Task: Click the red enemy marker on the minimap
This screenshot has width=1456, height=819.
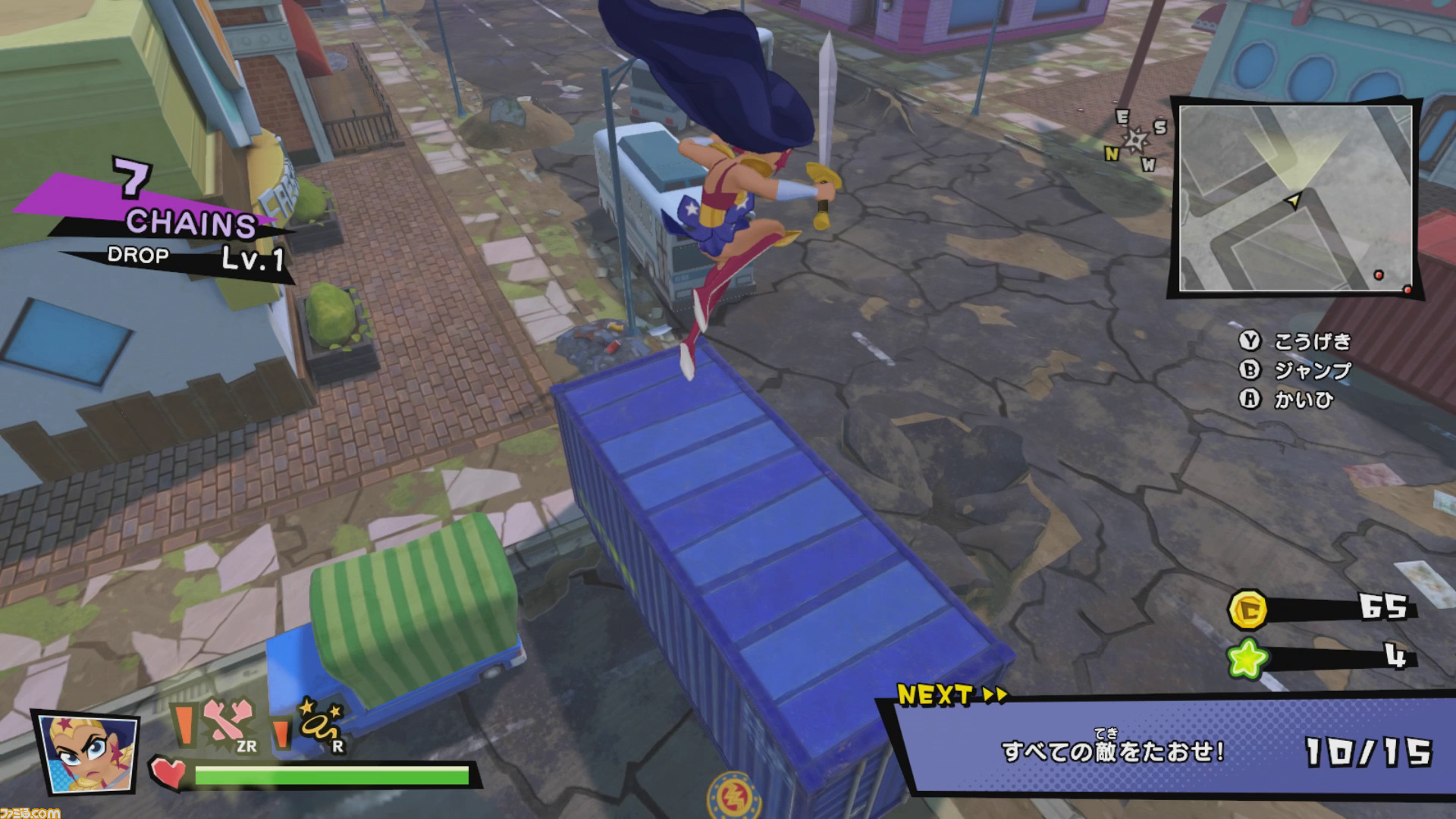Action: tap(1379, 275)
